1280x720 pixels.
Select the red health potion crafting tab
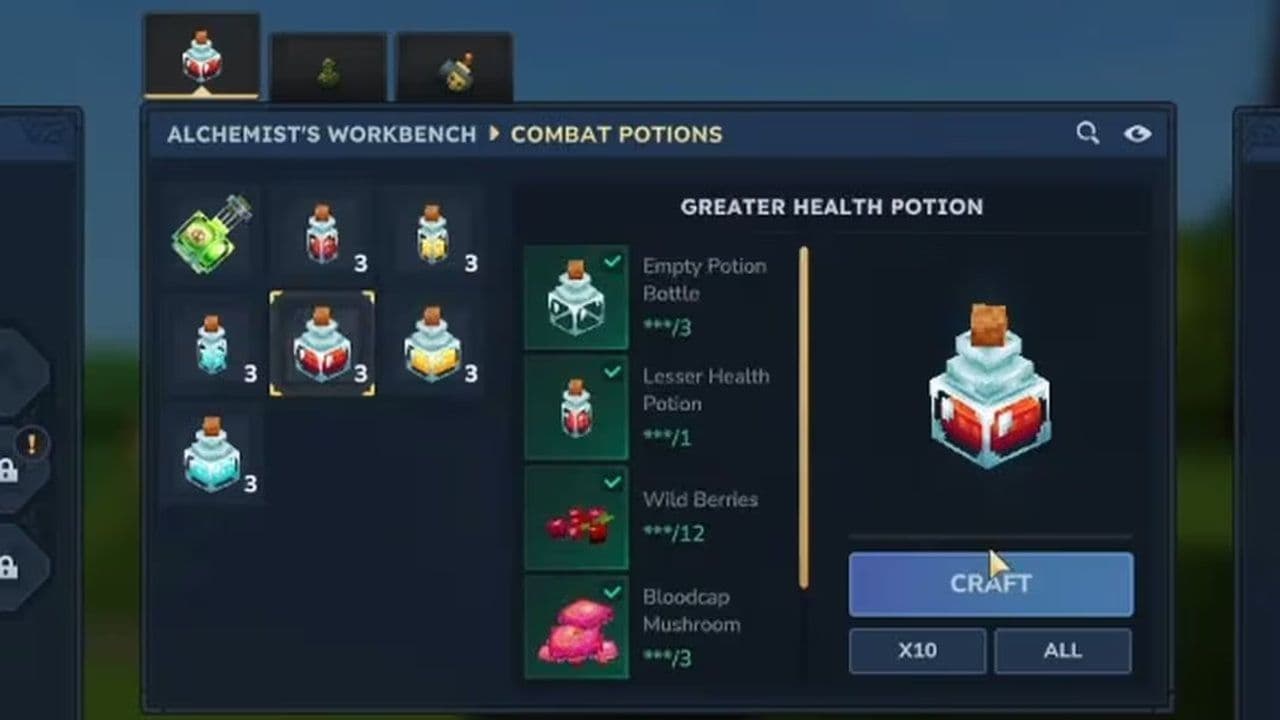tap(204, 55)
